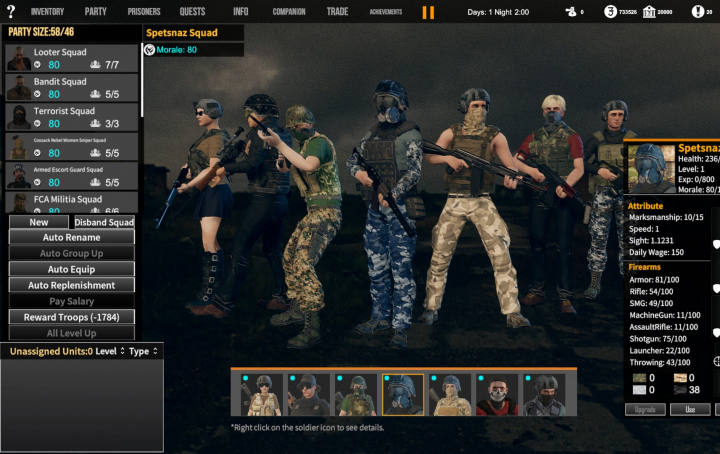Select the Looter Squad row
The image size is (720, 454).
coord(71,58)
